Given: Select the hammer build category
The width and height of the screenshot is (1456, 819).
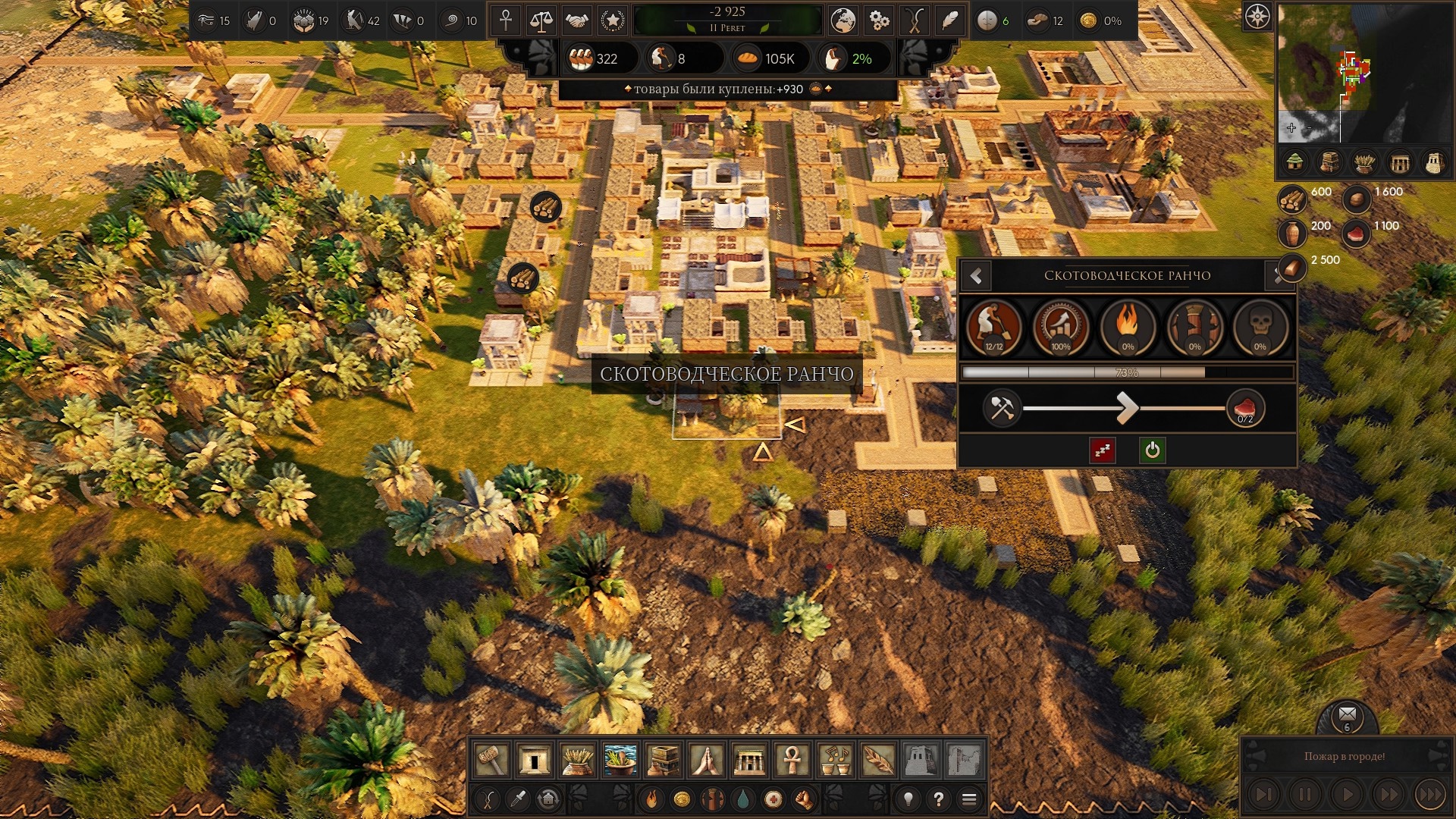Looking at the screenshot, I should 491,759.
